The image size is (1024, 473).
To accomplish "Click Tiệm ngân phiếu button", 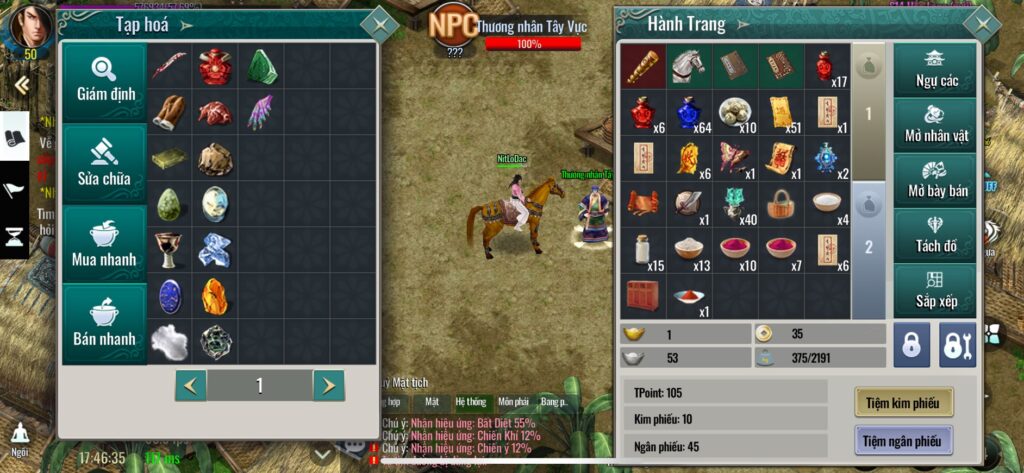I will pyautogui.click(x=903, y=439).
